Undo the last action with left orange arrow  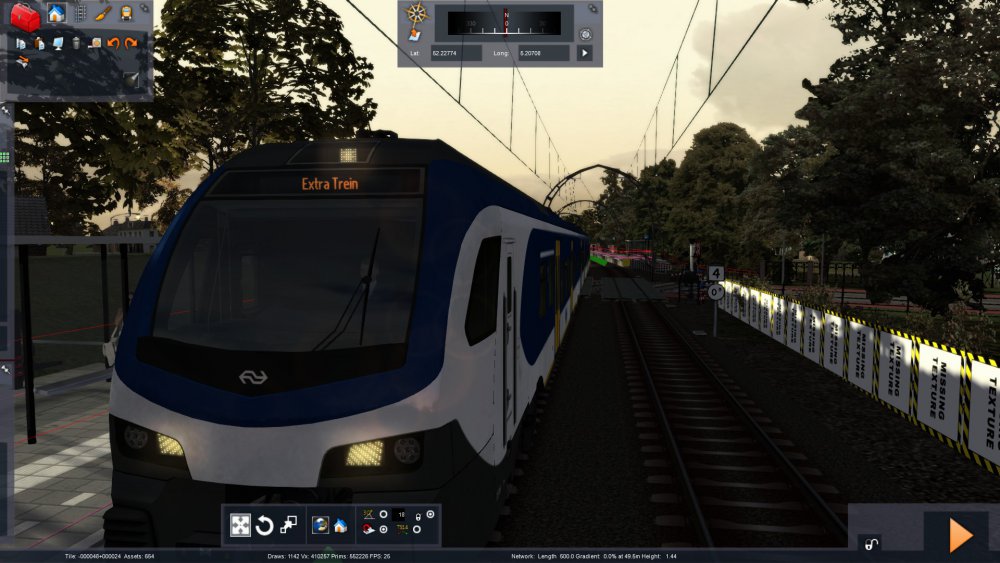[113, 43]
